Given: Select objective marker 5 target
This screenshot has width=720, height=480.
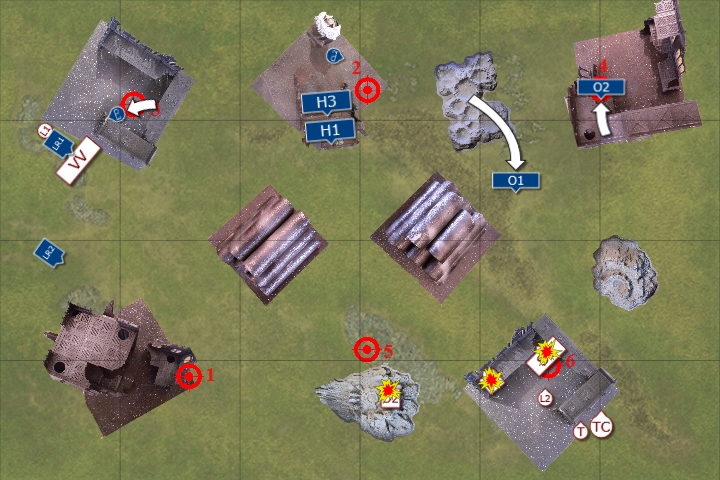Looking at the screenshot, I should click(367, 349).
